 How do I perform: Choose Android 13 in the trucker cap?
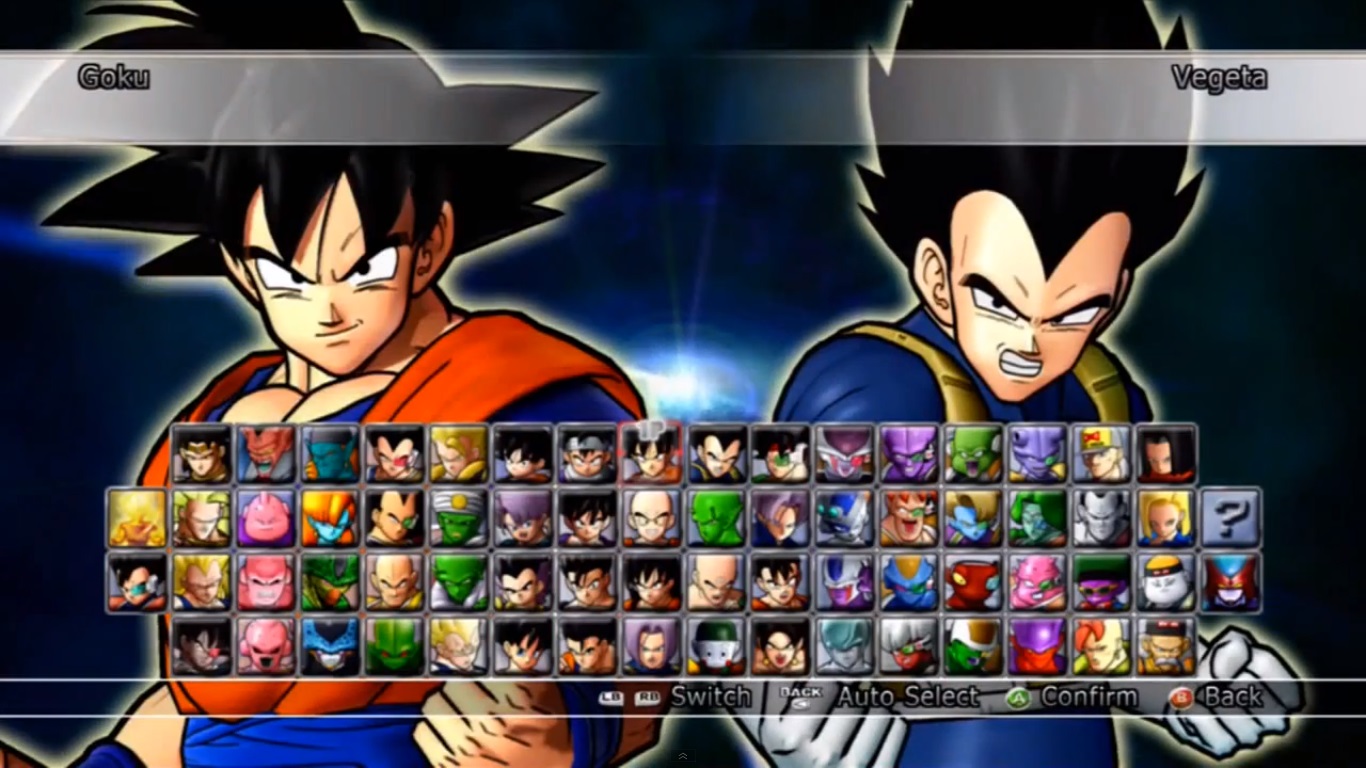click(1101, 454)
